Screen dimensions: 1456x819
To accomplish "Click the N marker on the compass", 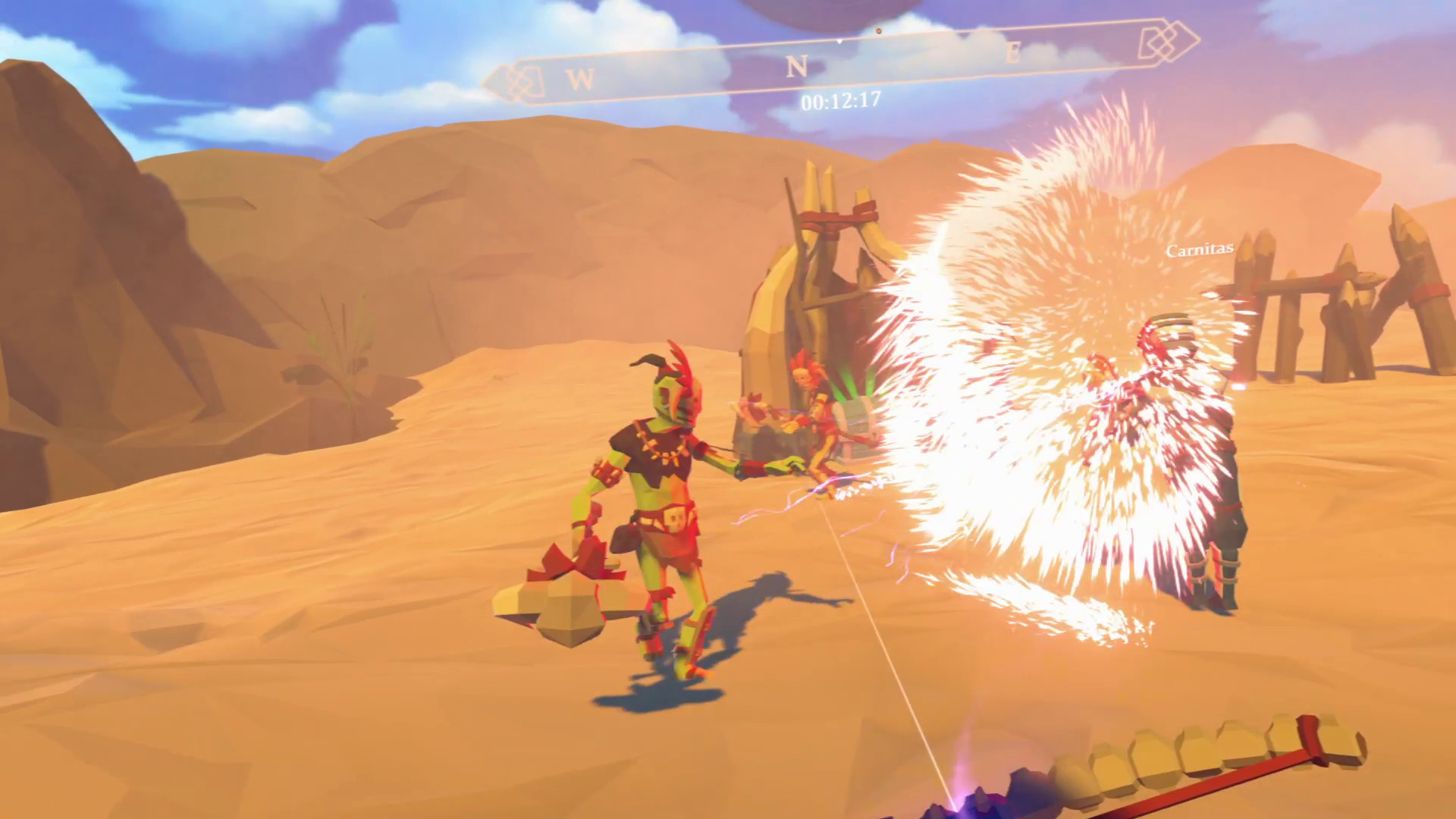I will 795,67.
